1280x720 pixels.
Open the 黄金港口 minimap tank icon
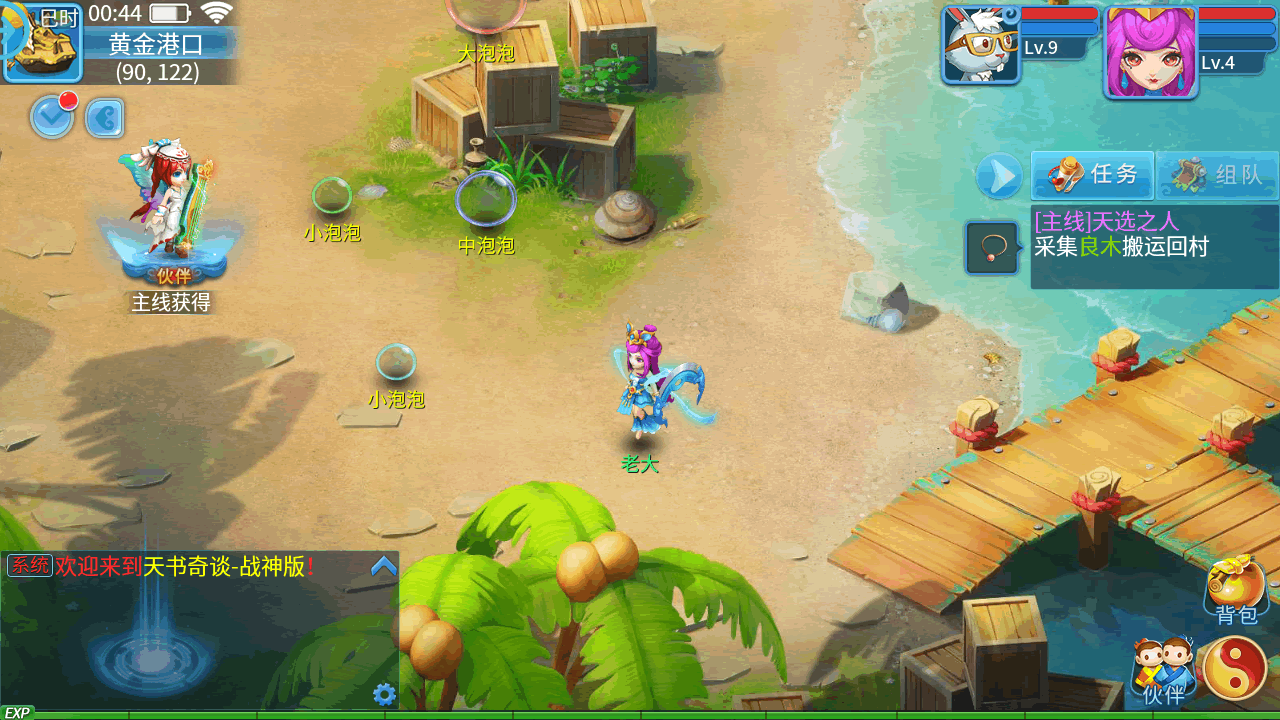42,45
